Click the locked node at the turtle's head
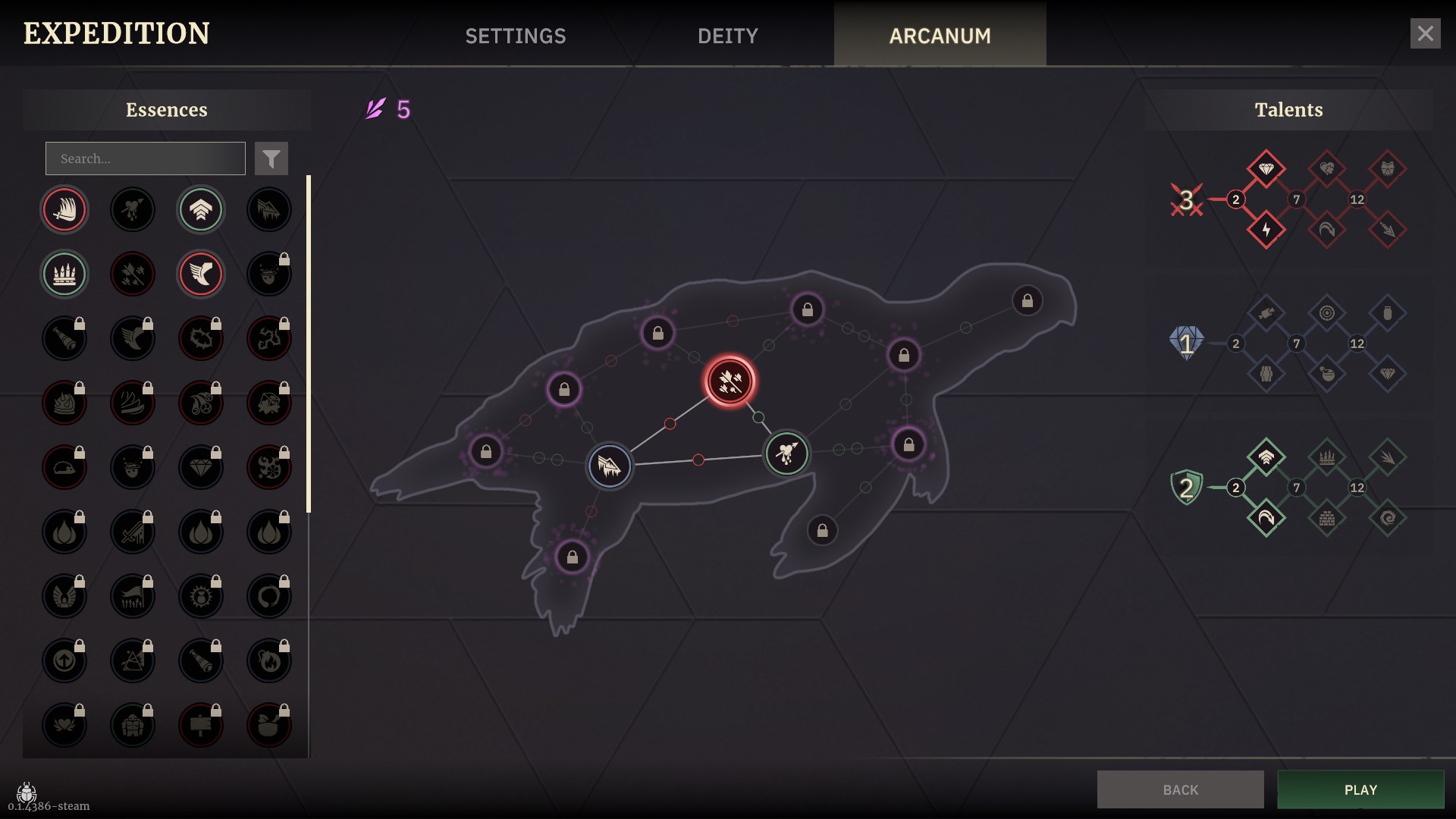 pyautogui.click(x=1027, y=301)
